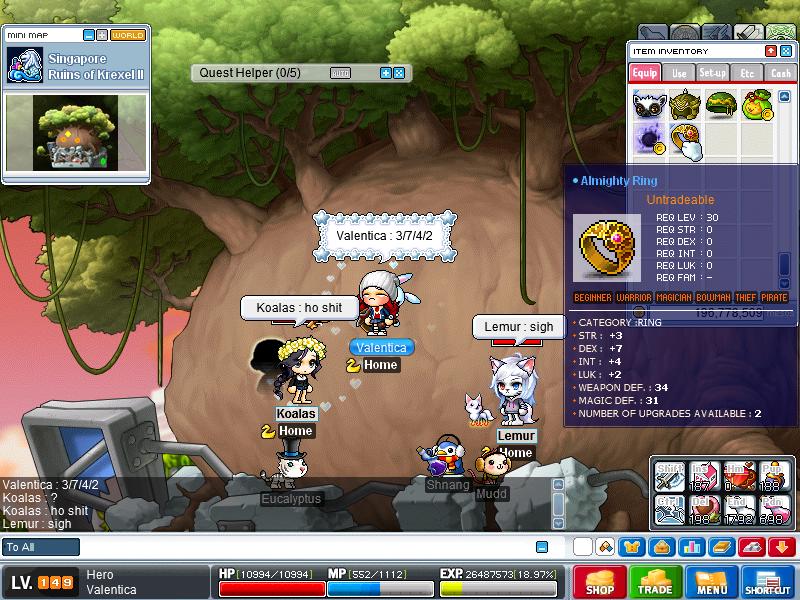
Task: Use the pink milk carton quickslot
Action: (703, 474)
